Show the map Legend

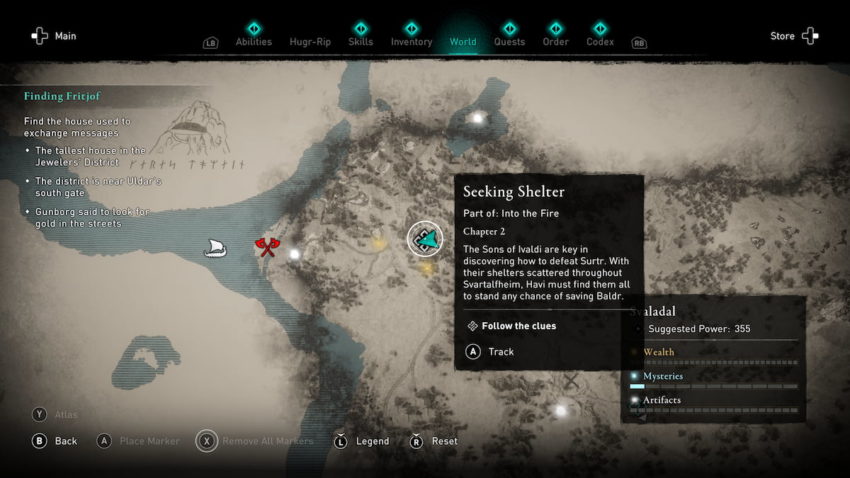362,441
